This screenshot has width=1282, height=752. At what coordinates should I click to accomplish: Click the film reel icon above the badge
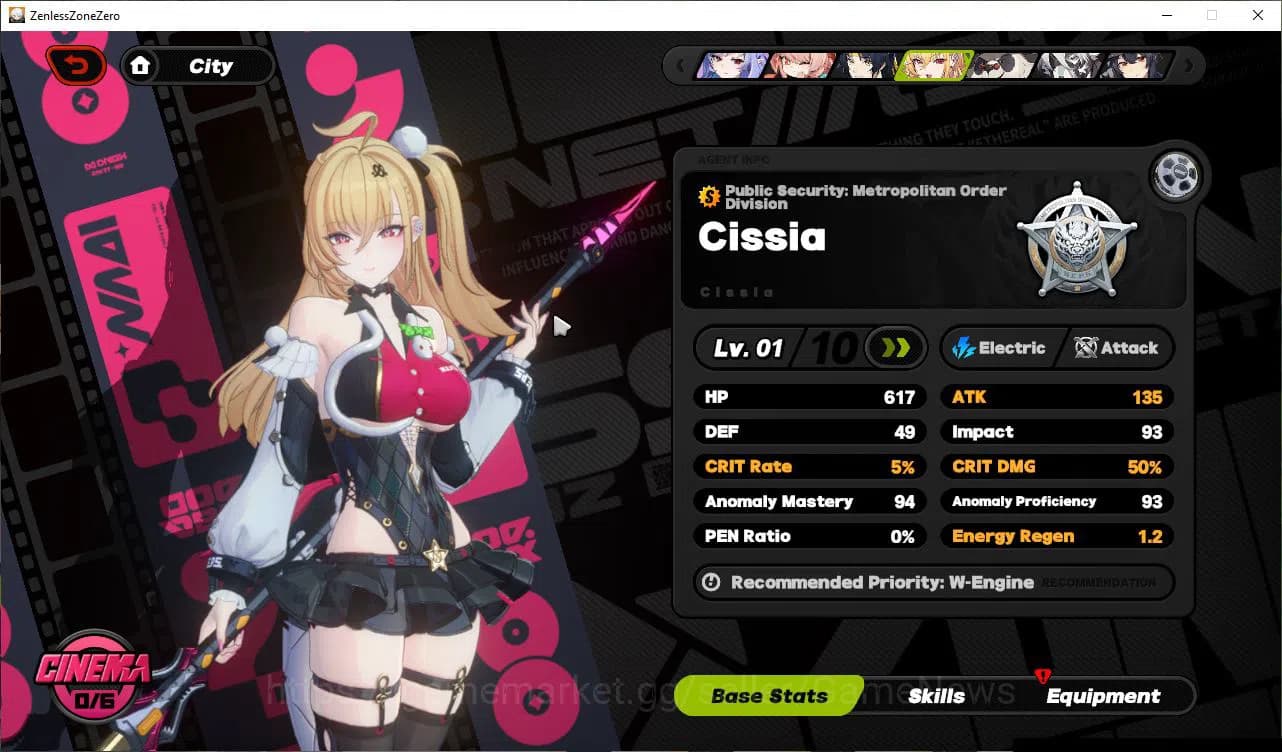click(1176, 174)
